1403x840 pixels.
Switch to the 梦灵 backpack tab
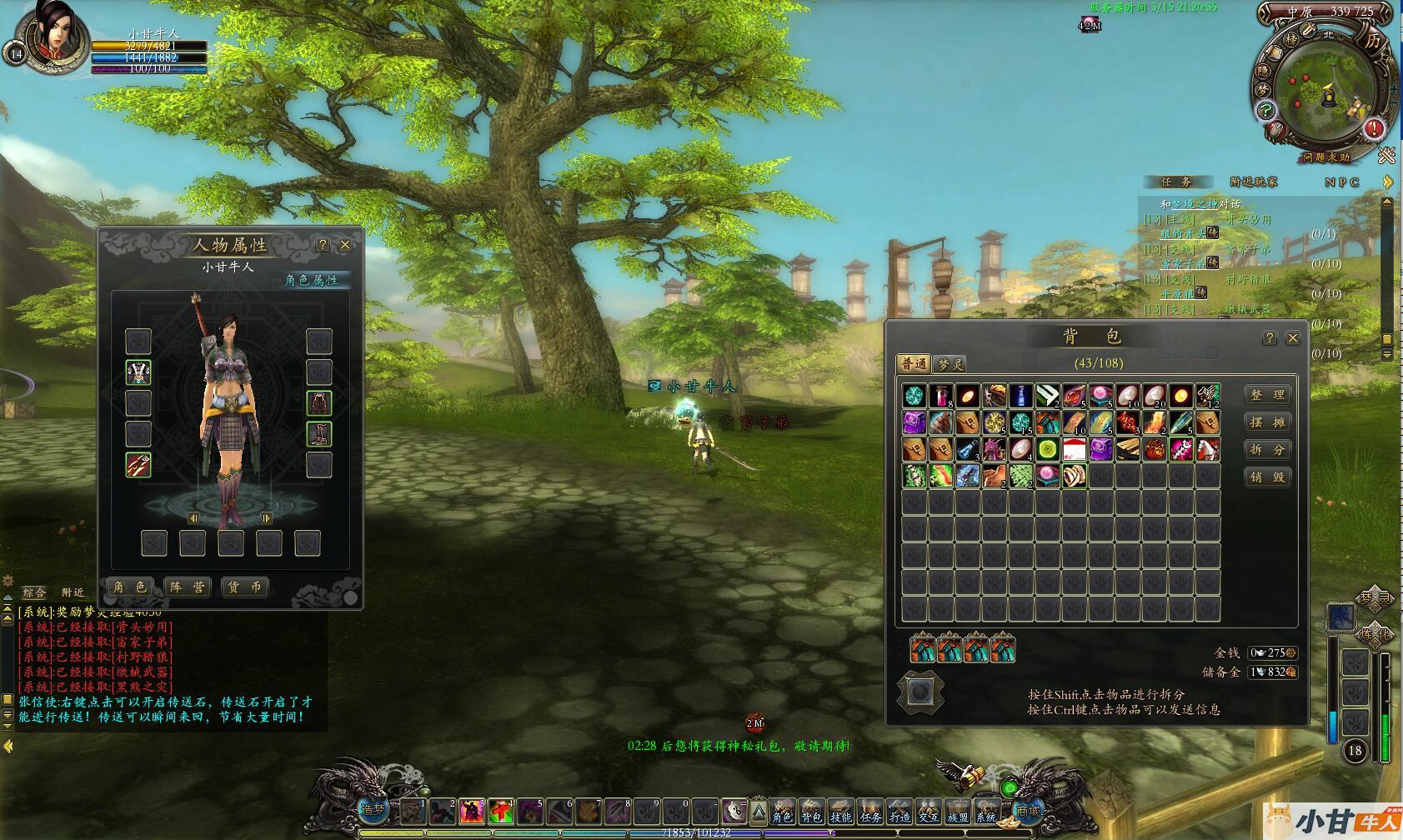(950, 364)
